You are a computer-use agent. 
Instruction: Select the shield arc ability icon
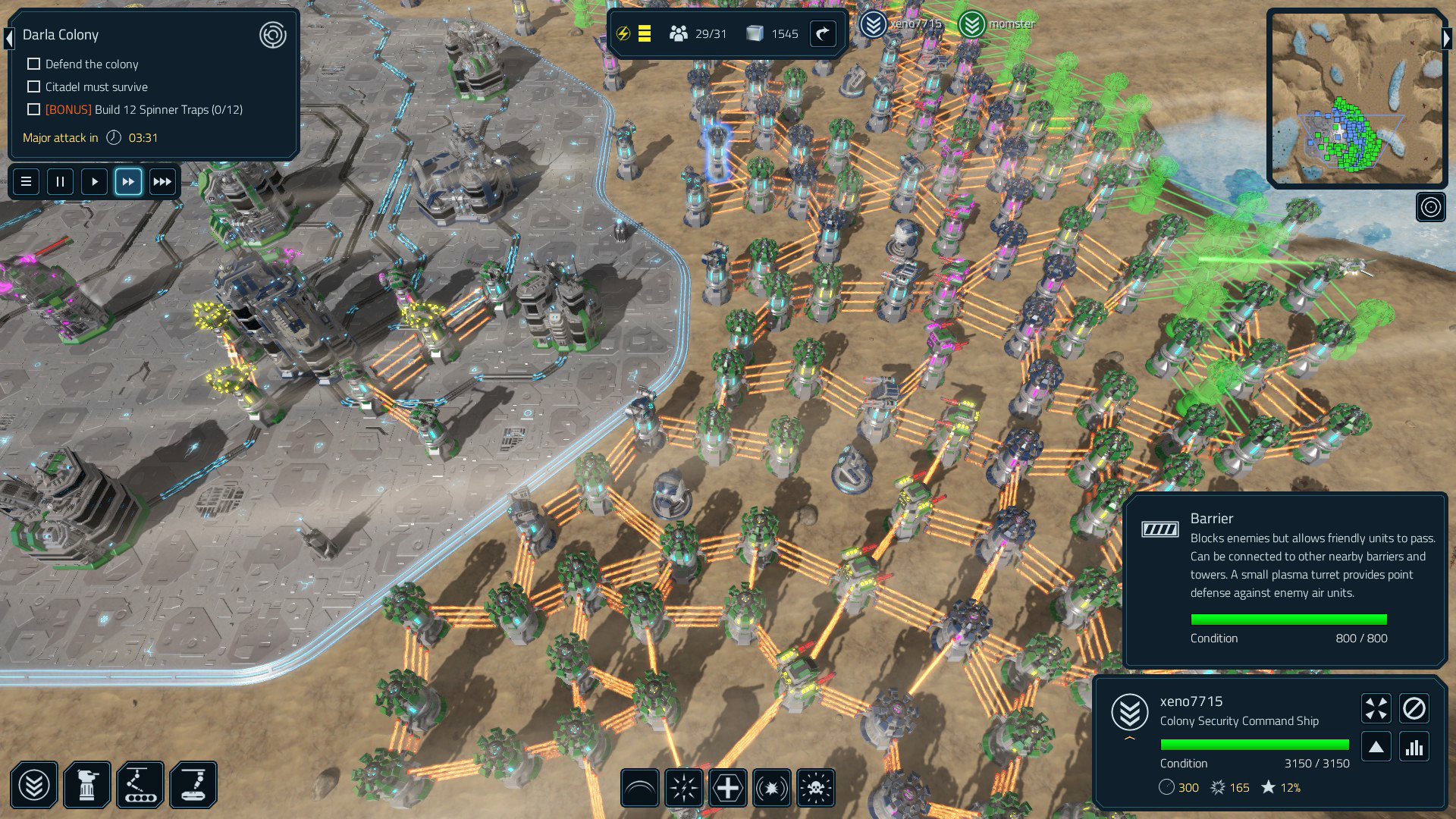click(x=639, y=788)
